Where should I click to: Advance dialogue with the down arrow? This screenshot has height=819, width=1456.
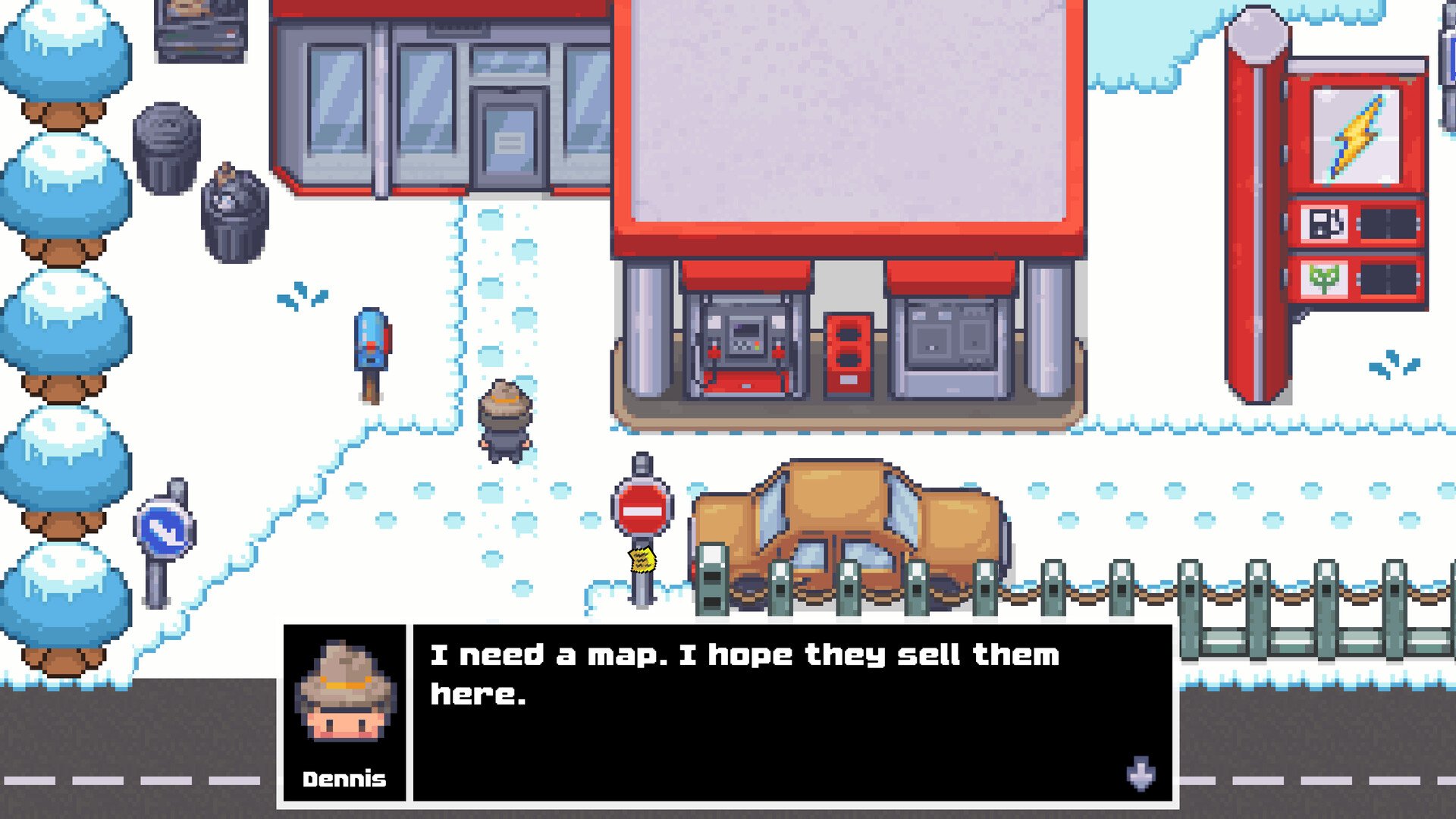pyautogui.click(x=1141, y=773)
